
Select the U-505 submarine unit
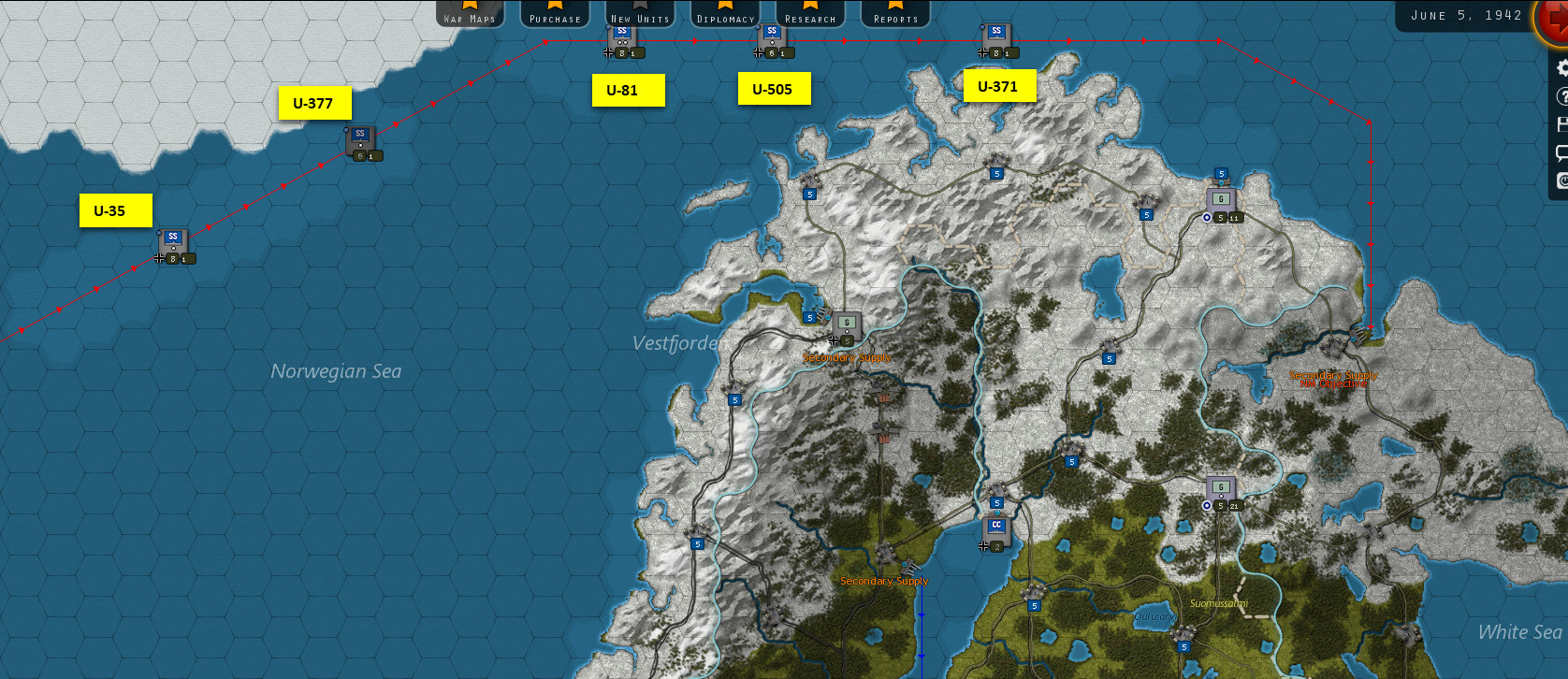pos(772,37)
